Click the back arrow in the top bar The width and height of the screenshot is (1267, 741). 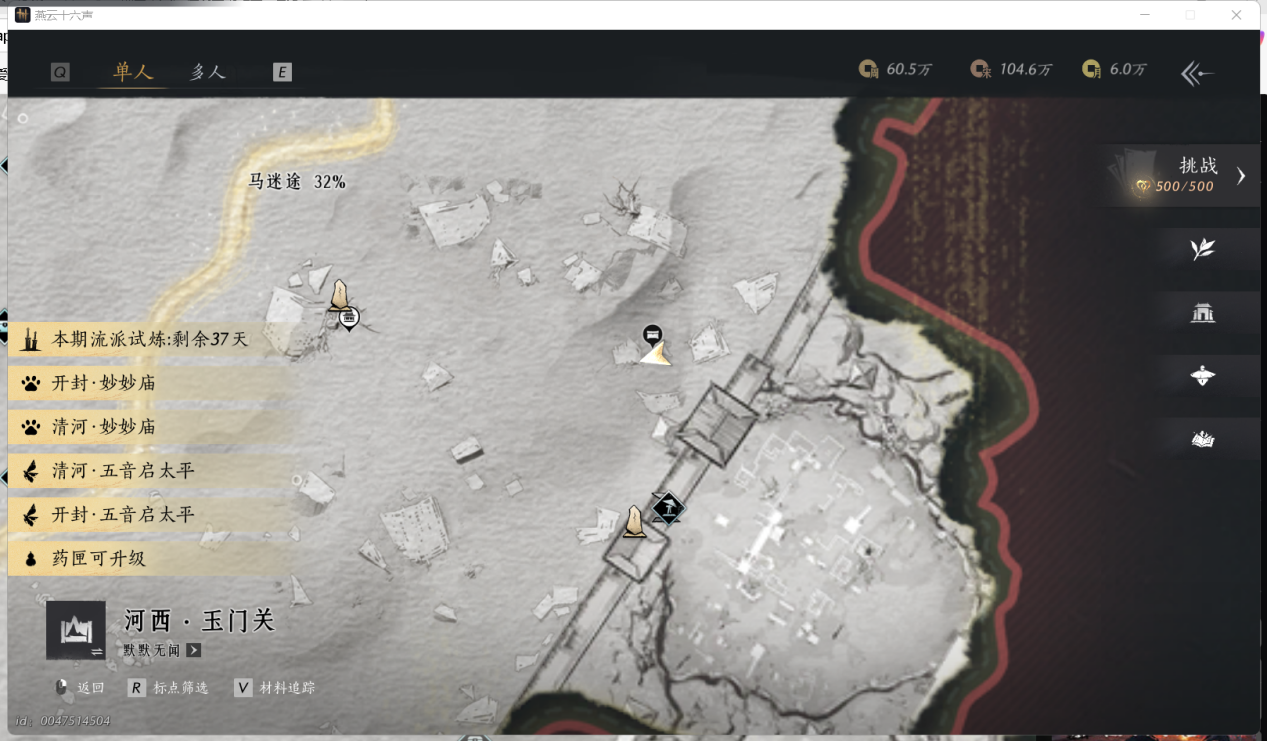(x=1197, y=73)
